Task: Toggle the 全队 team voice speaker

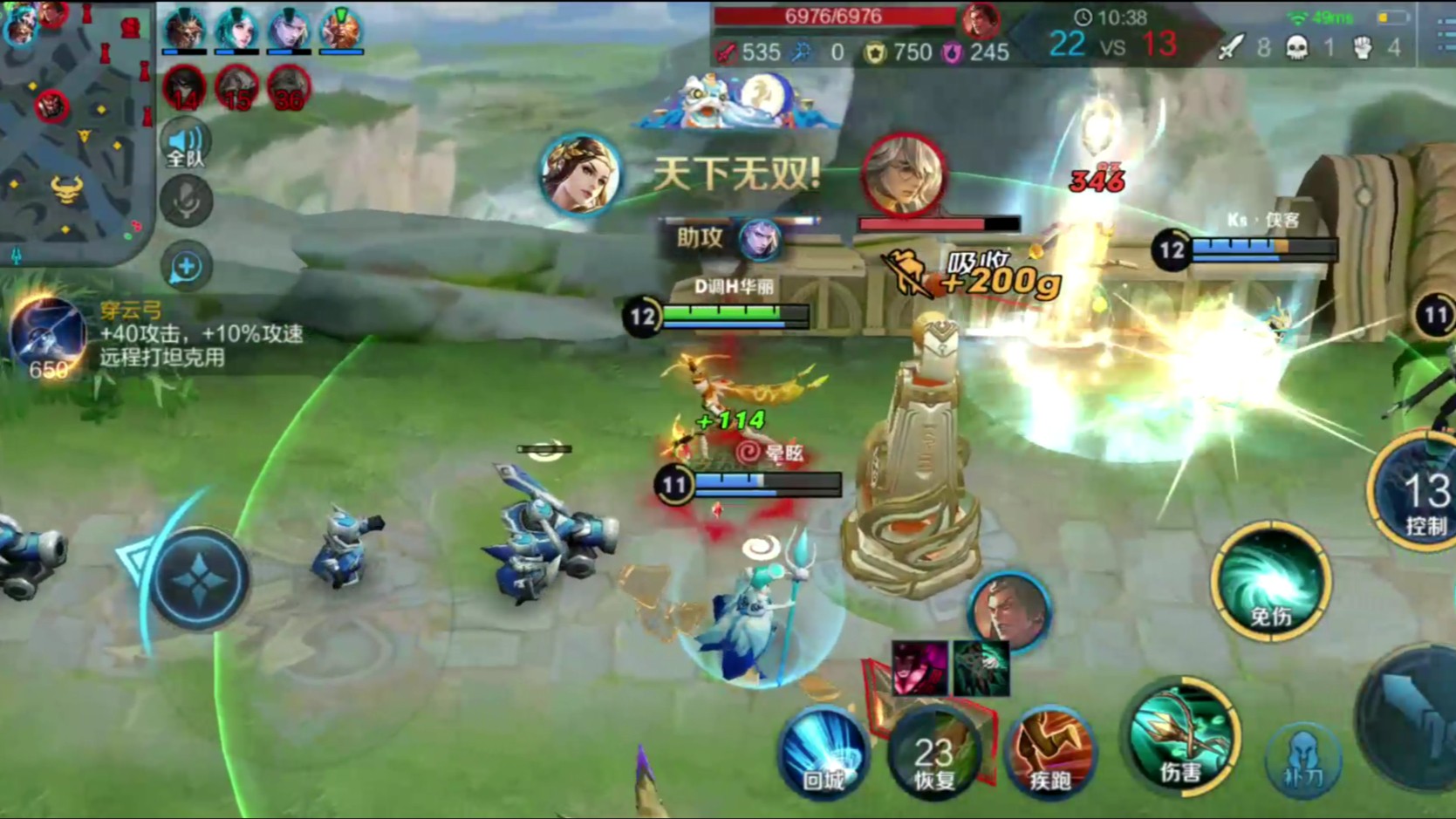Action: coord(185,145)
